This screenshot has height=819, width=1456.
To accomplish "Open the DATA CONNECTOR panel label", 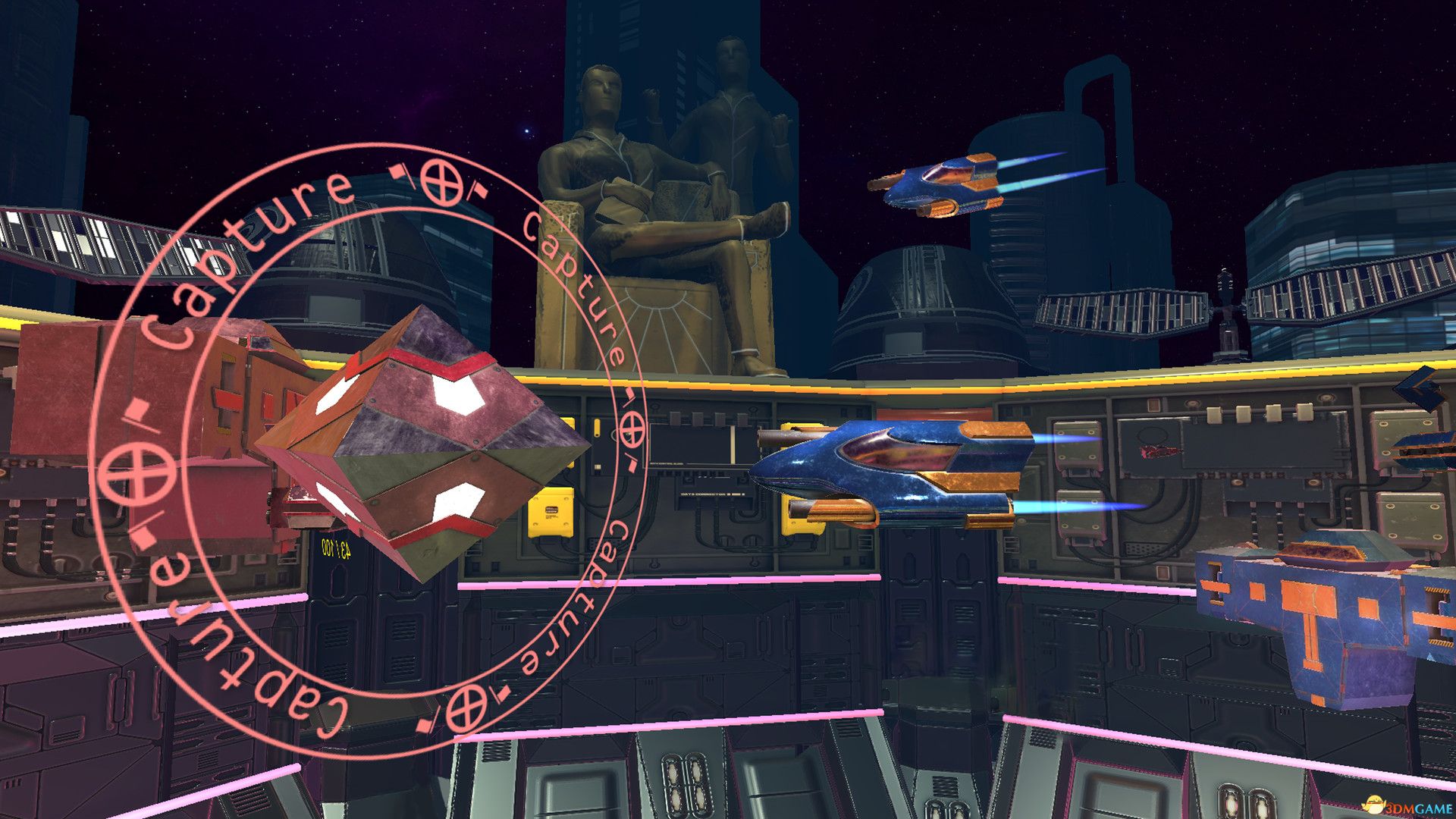I will tap(711, 494).
